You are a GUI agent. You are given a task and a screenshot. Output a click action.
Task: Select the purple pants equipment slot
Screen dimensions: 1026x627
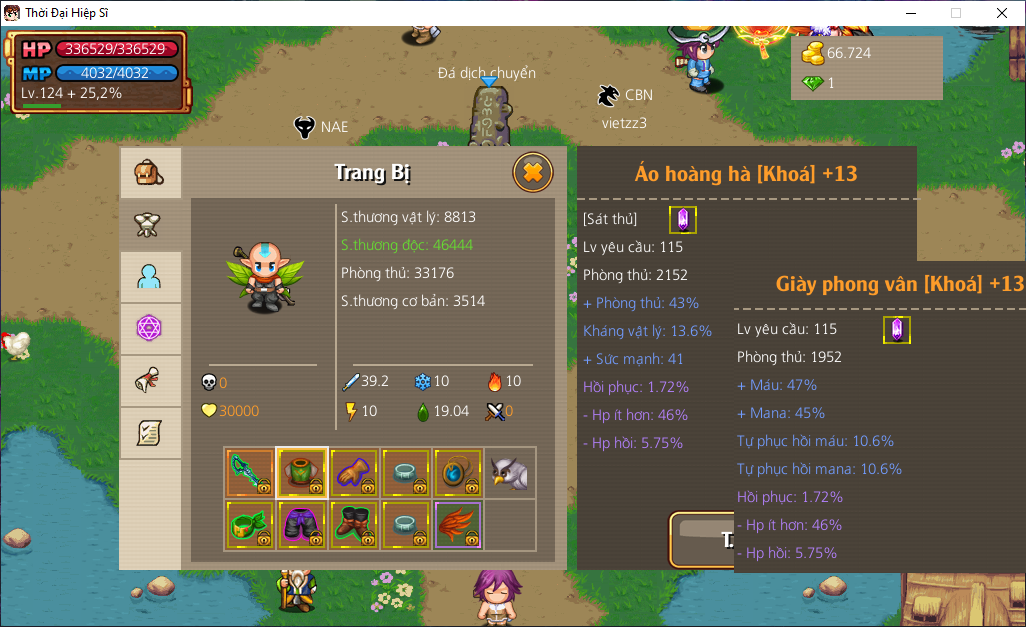[x=302, y=525]
